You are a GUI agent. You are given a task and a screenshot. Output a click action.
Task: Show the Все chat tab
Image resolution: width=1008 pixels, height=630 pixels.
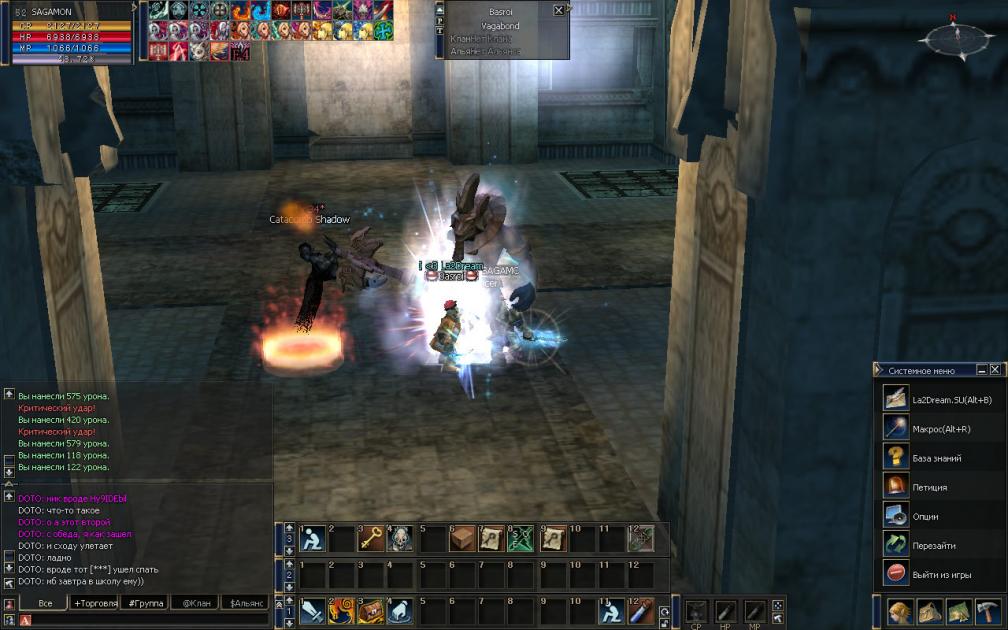pos(45,603)
